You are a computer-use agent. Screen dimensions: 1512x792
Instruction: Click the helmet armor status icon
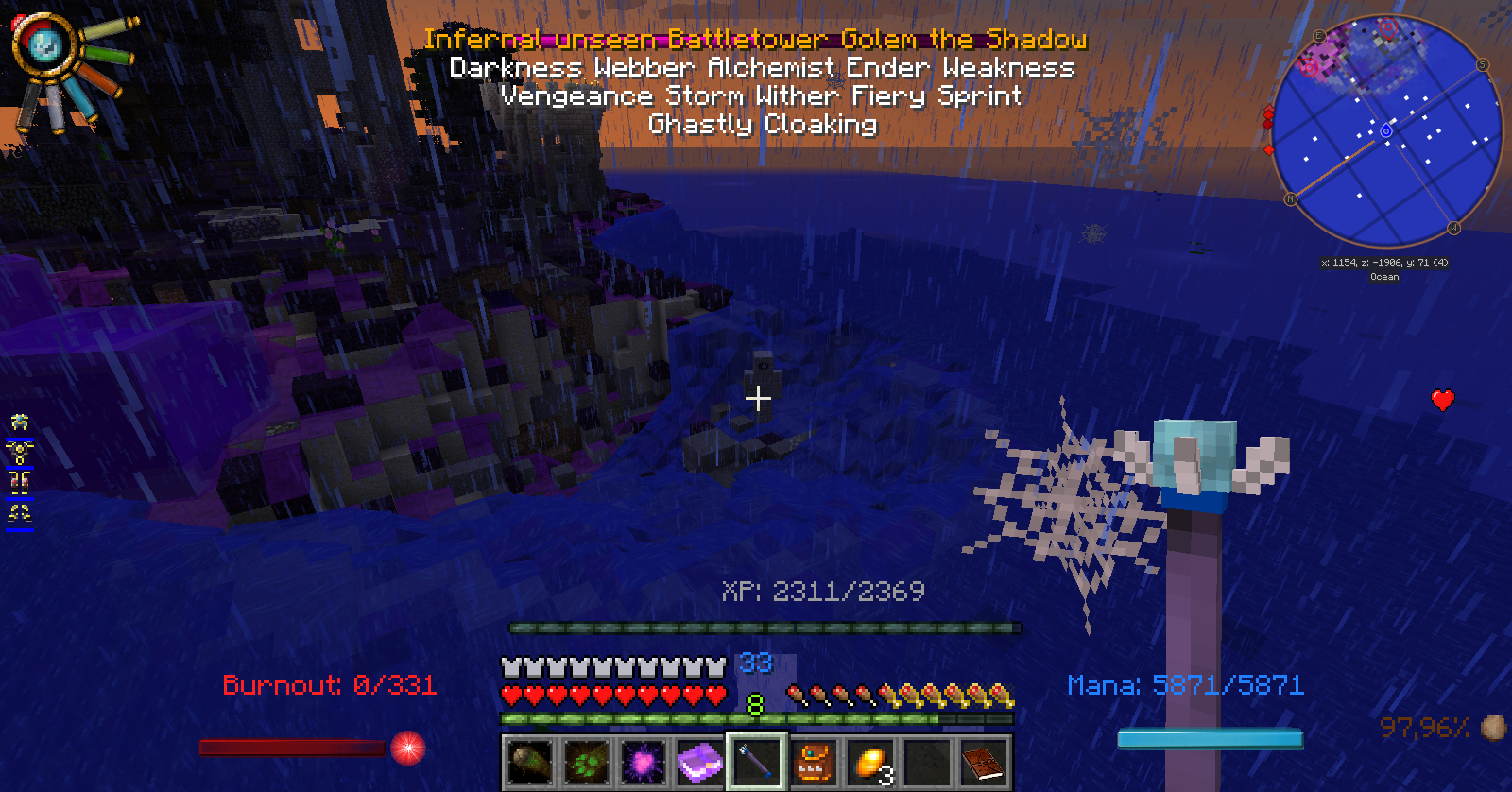[x=20, y=422]
